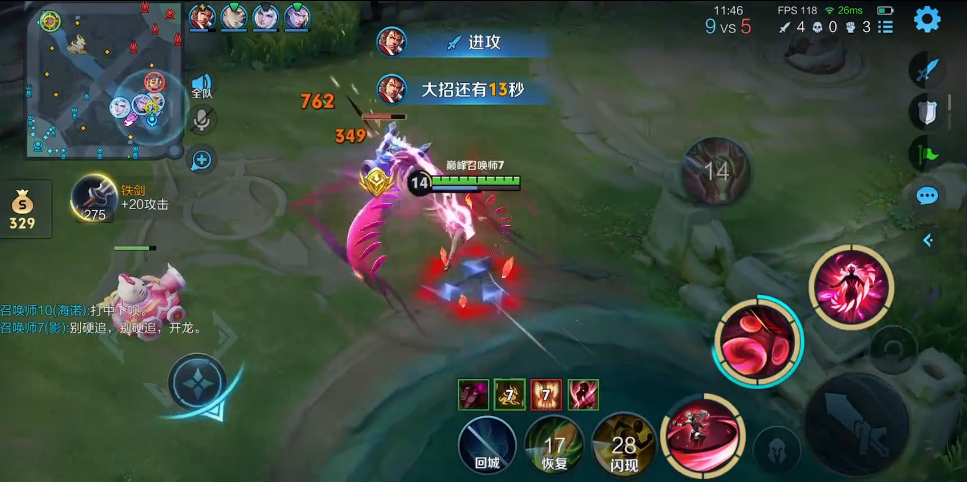The width and height of the screenshot is (967, 482).
Task: Expand the side panel arrow
Action: [927, 240]
